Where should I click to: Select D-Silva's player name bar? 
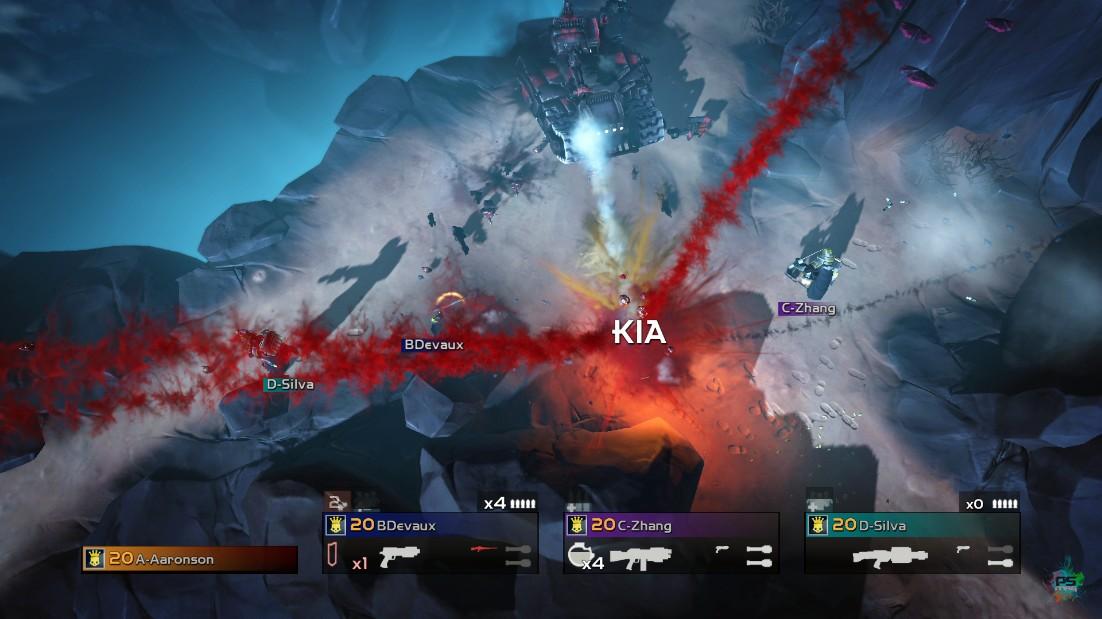(x=912, y=525)
